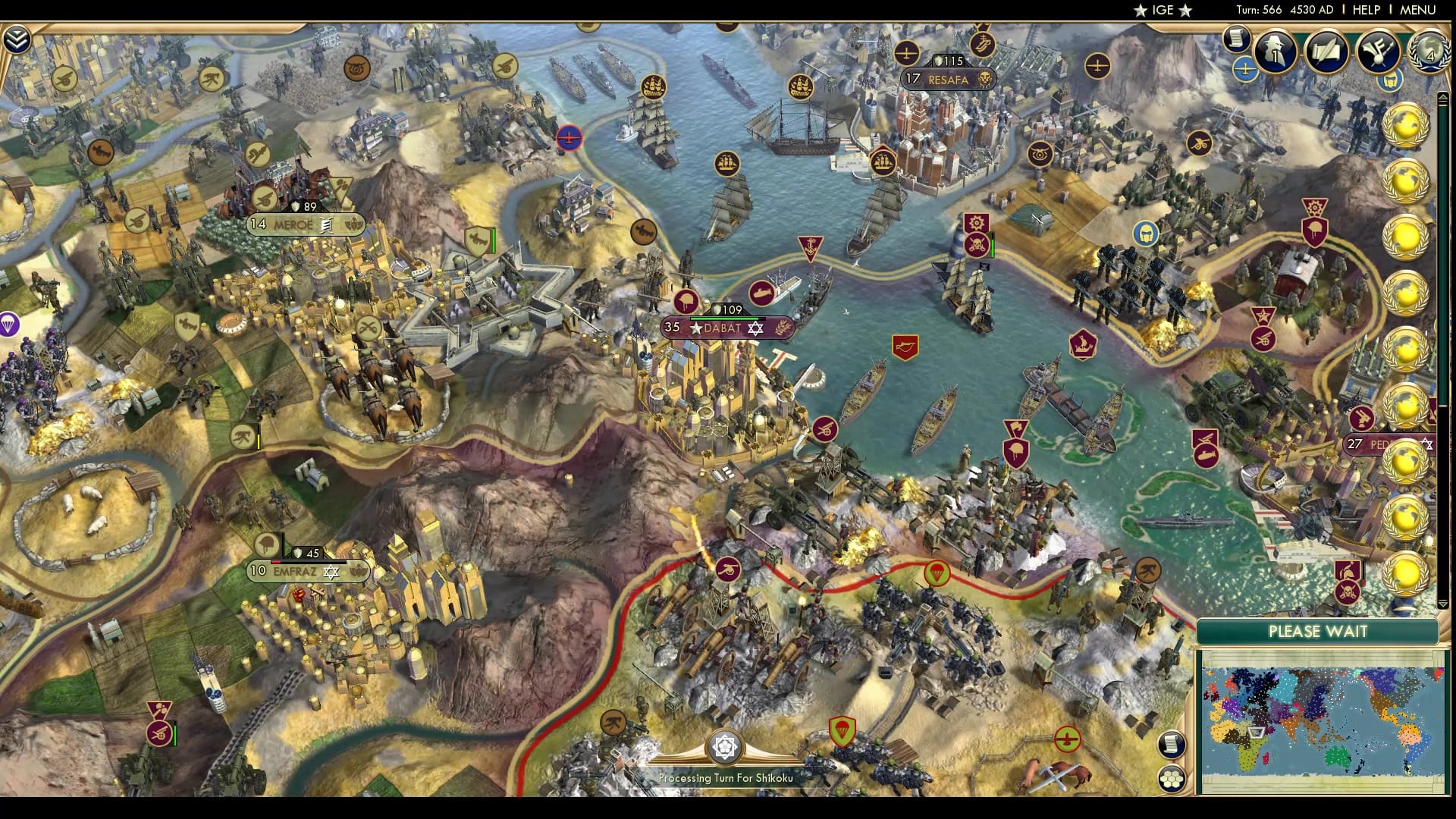Toggle the hex grid strategic view
1456x819 pixels.
tap(1172, 779)
